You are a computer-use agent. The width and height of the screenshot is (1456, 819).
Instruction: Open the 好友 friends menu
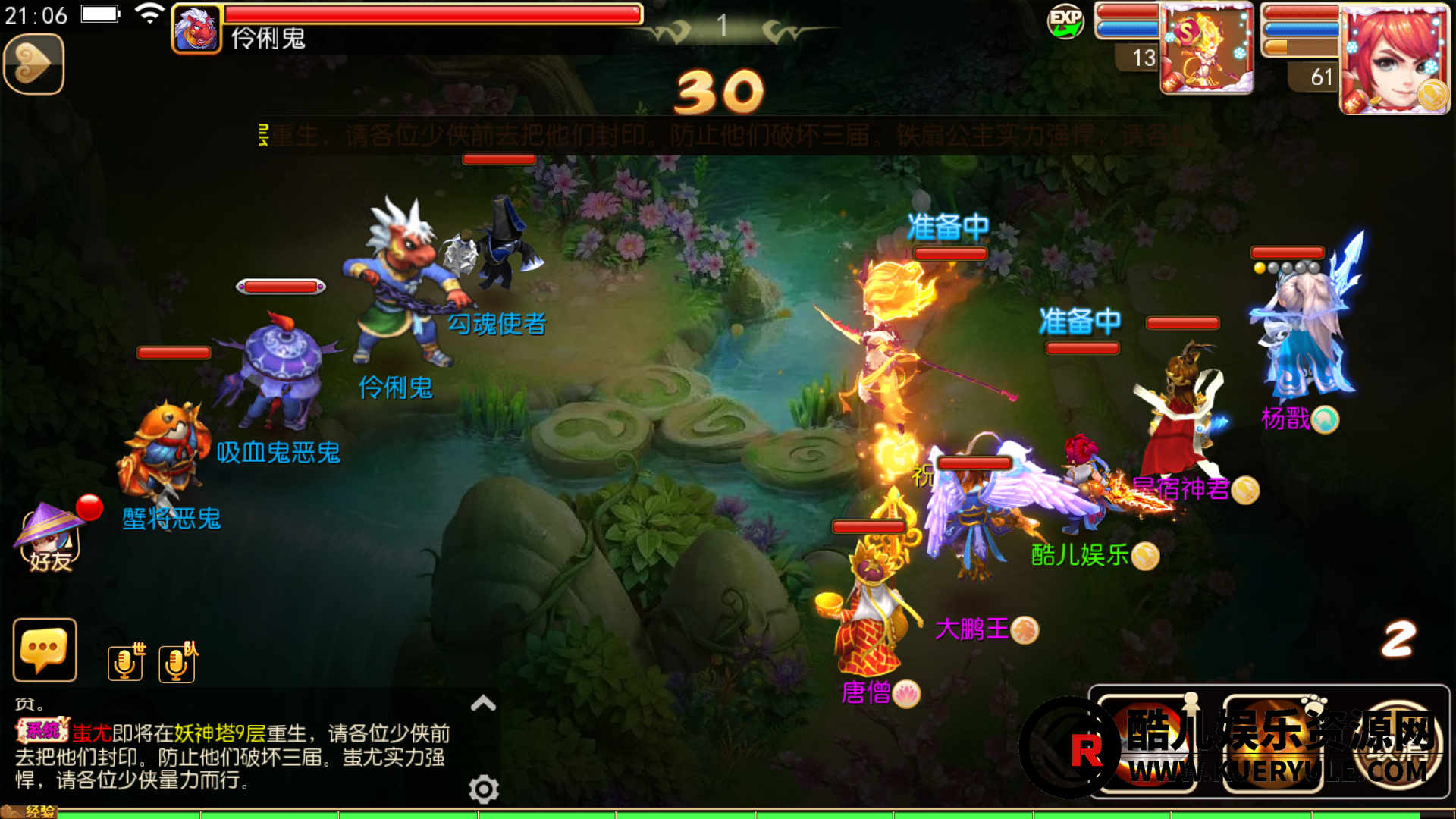50,538
